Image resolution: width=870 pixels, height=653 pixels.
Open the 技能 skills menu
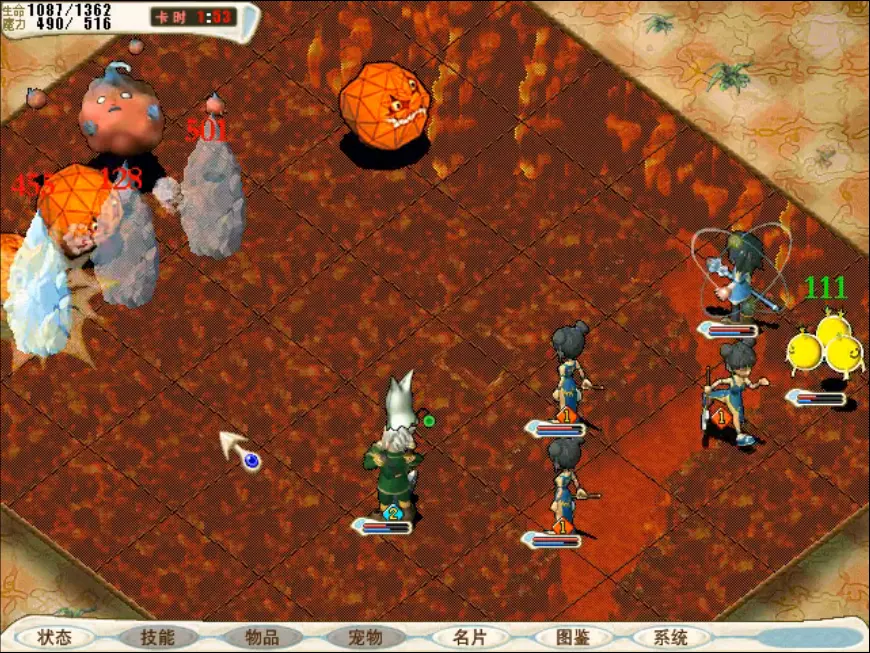click(x=158, y=637)
